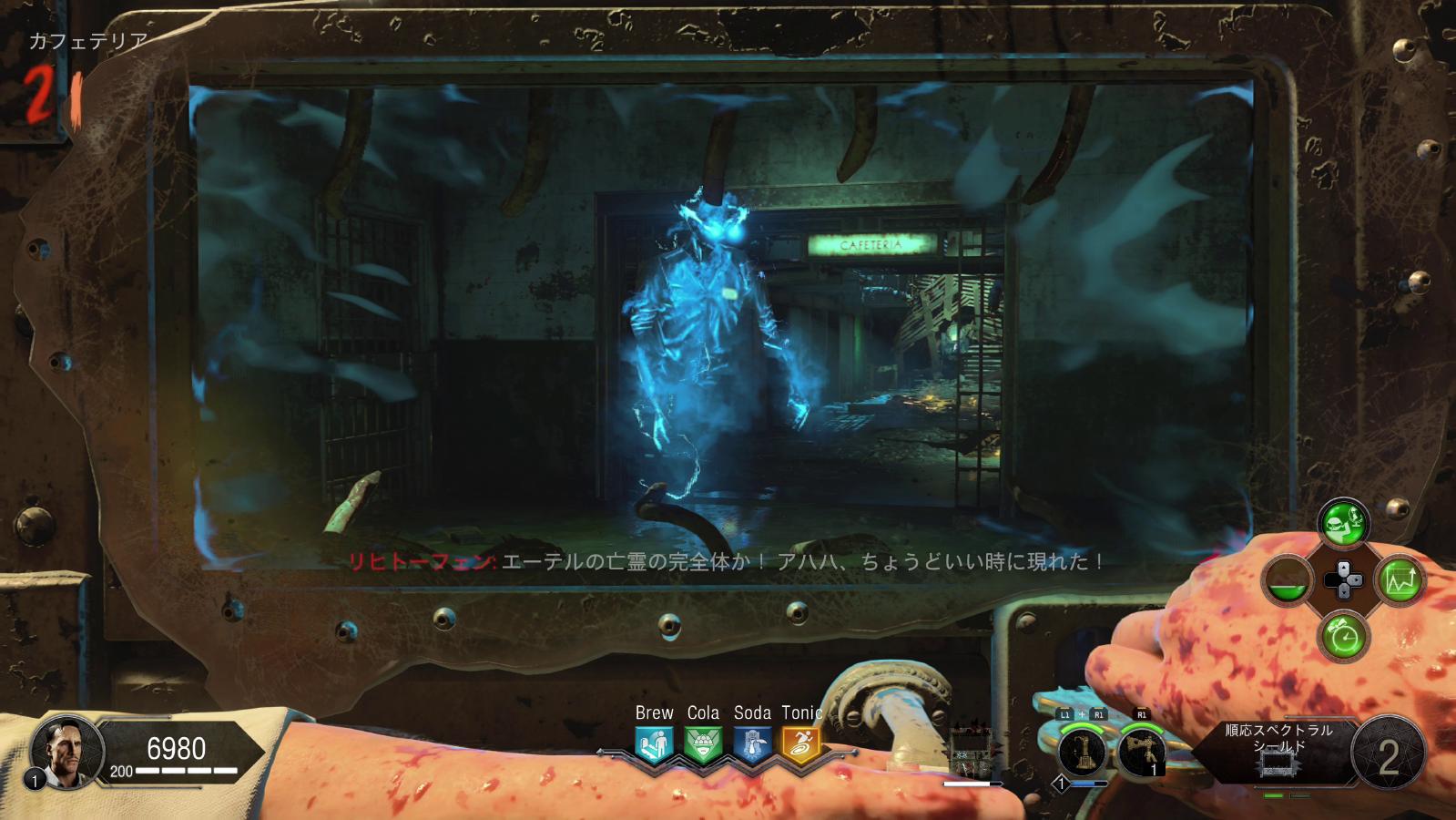Viewport: 1456px width, 820px height.
Task: Select the Brew perk icon
Action: pyautogui.click(x=654, y=744)
